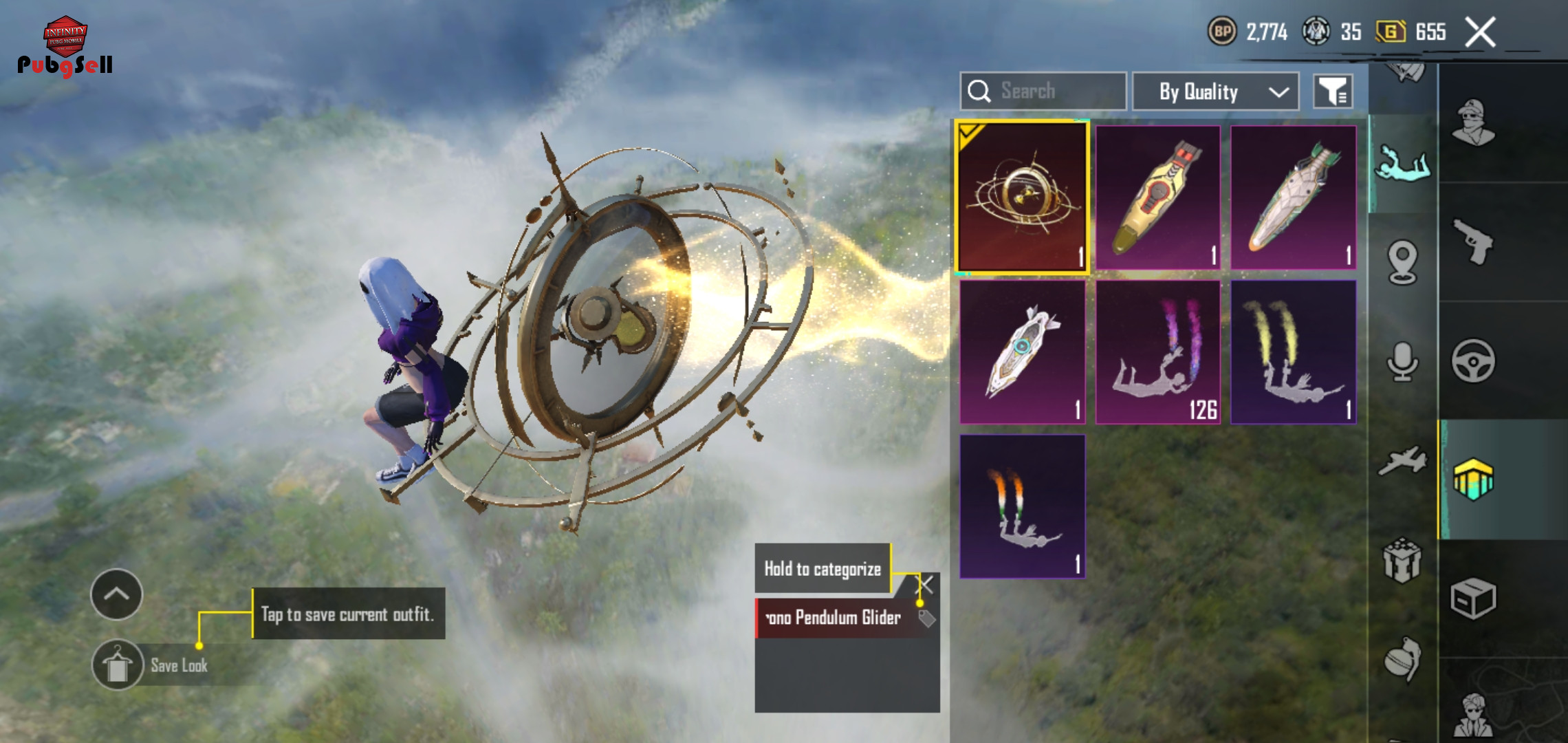
Task: Select the orange, white and green smoke trail
Action: pyautogui.click(x=1023, y=506)
